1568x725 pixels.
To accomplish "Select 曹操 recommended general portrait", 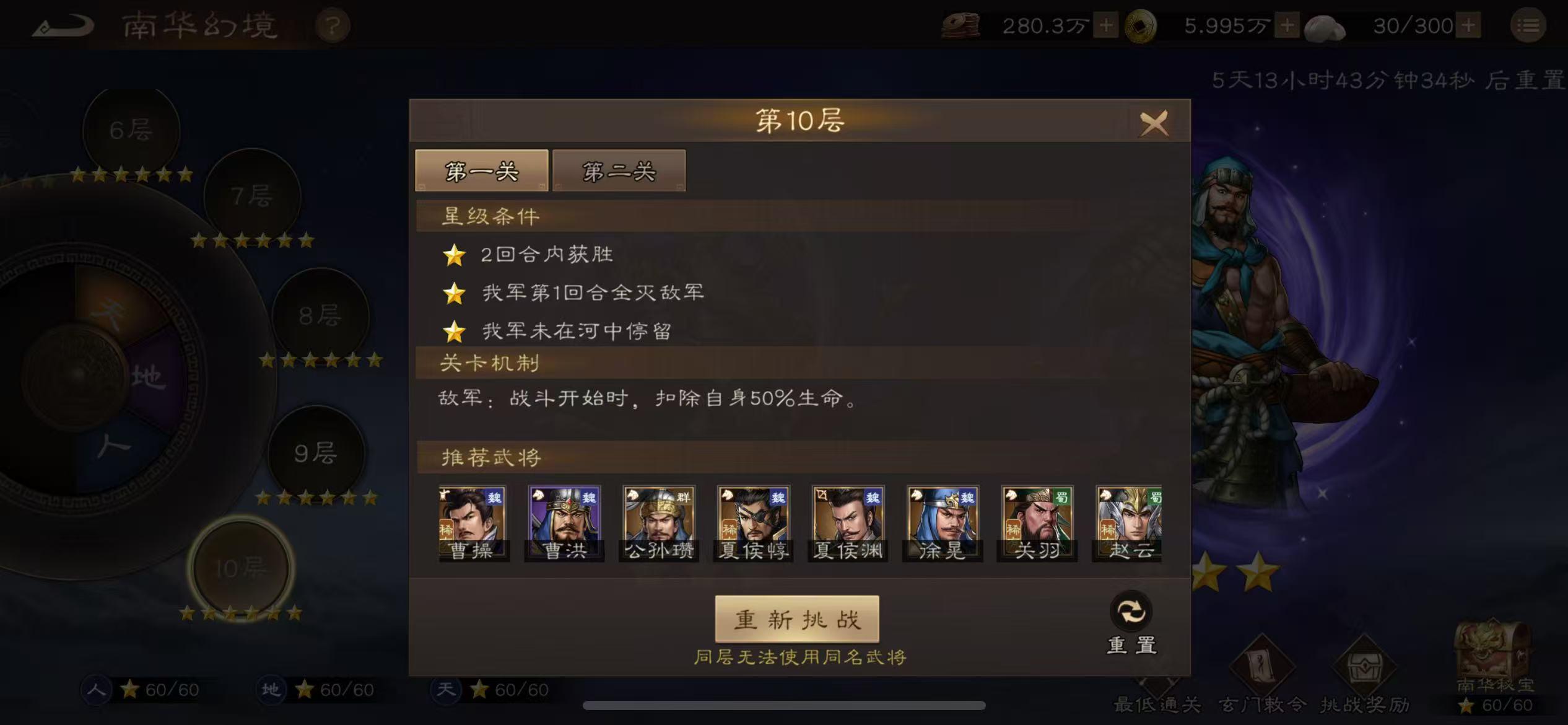I will coord(473,522).
